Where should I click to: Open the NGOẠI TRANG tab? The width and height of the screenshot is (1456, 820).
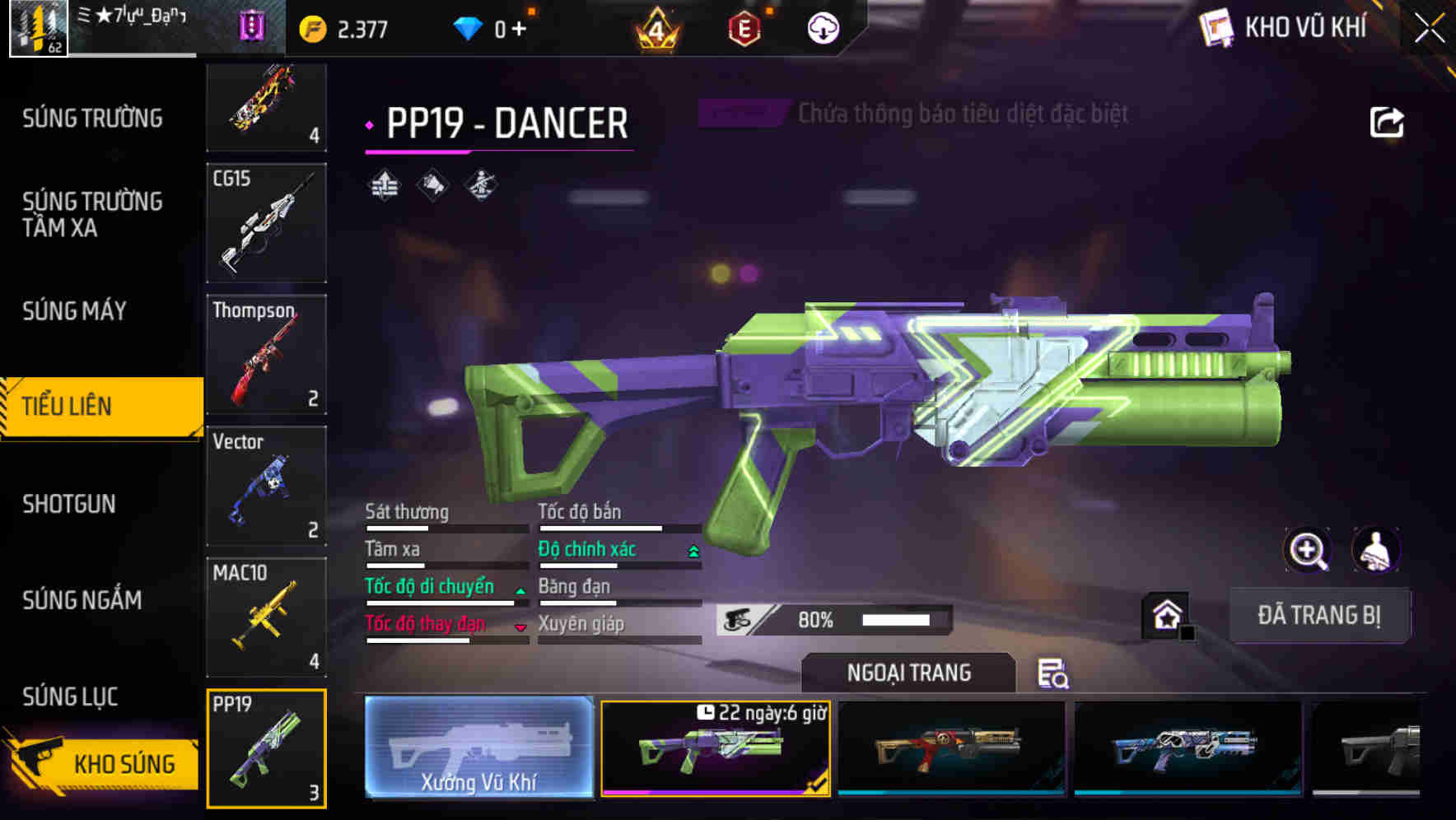point(908,673)
